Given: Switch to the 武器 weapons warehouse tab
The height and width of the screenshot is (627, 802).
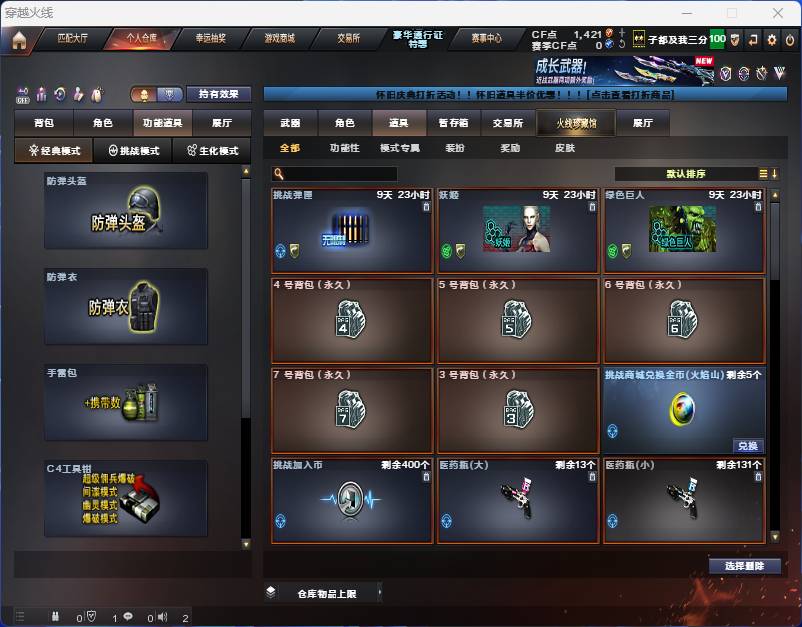Looking at the screenshot, I should click(x=290, y=123).
